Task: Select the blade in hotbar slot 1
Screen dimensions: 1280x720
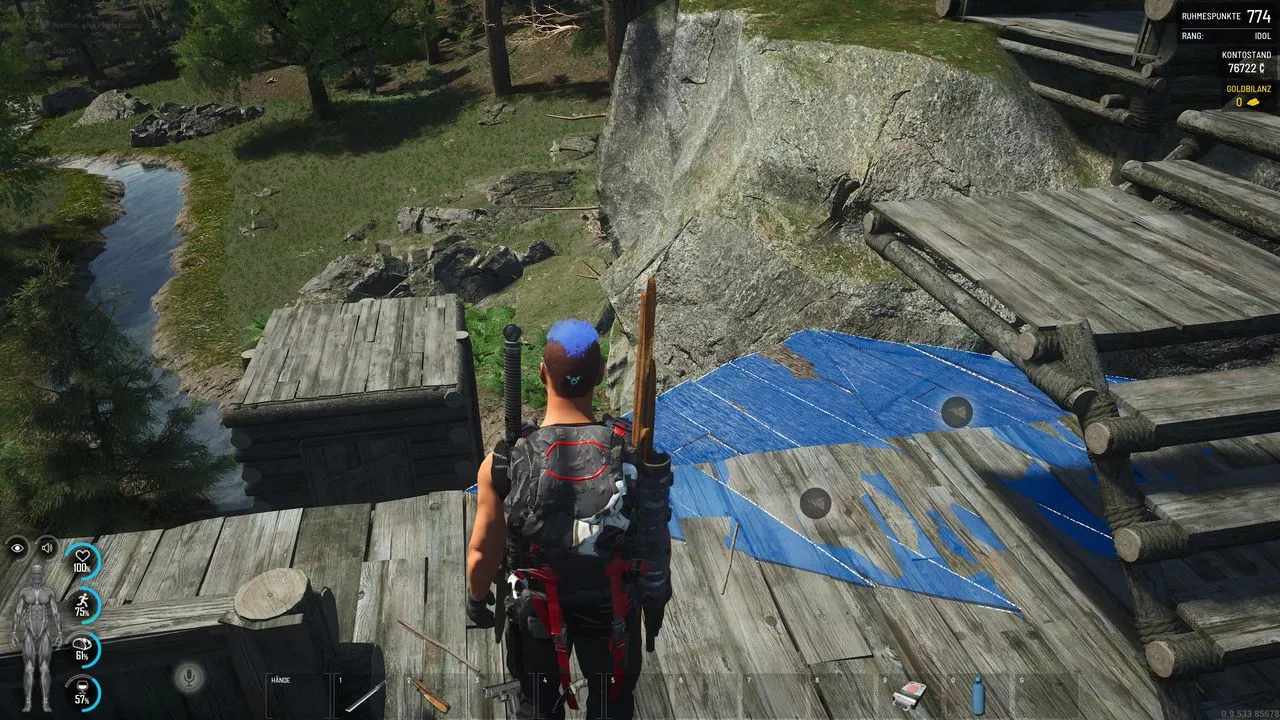Action: coord(366,695)
